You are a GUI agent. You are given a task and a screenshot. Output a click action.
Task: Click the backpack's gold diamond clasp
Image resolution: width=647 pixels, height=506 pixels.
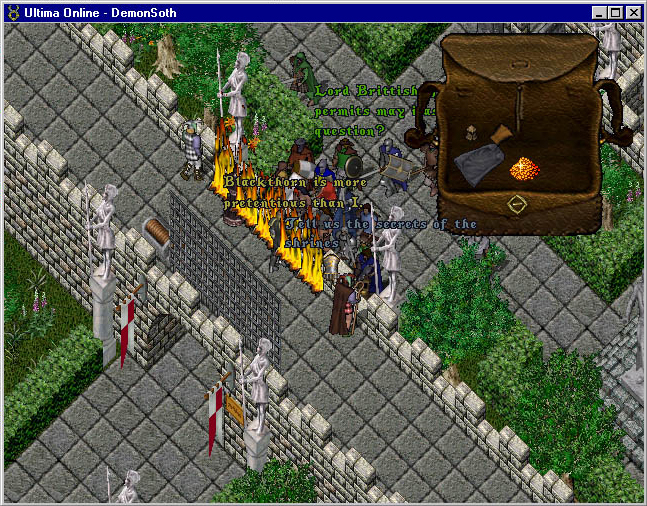(x=516, y=205)
